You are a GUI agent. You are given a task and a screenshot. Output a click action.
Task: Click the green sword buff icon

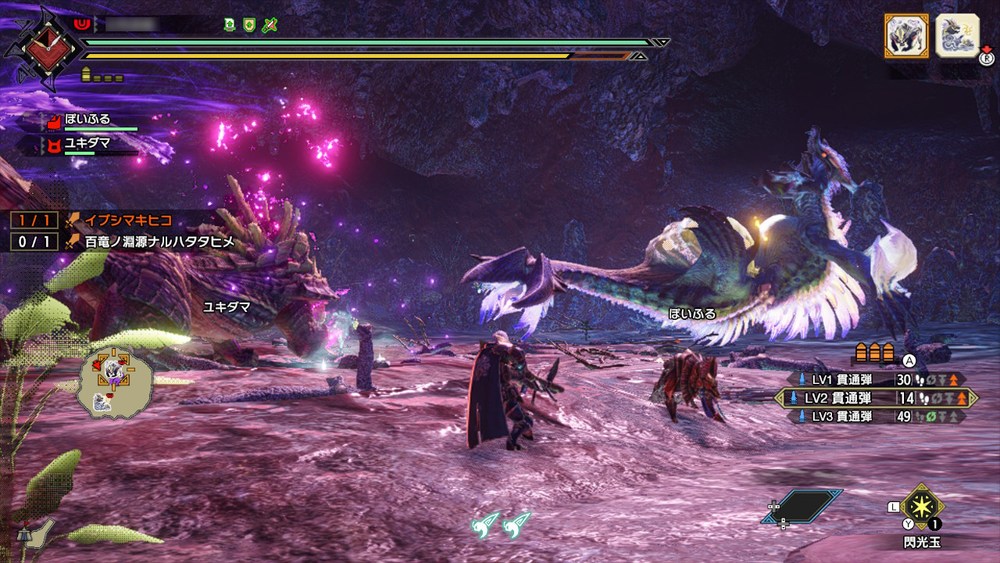[268, 24]
